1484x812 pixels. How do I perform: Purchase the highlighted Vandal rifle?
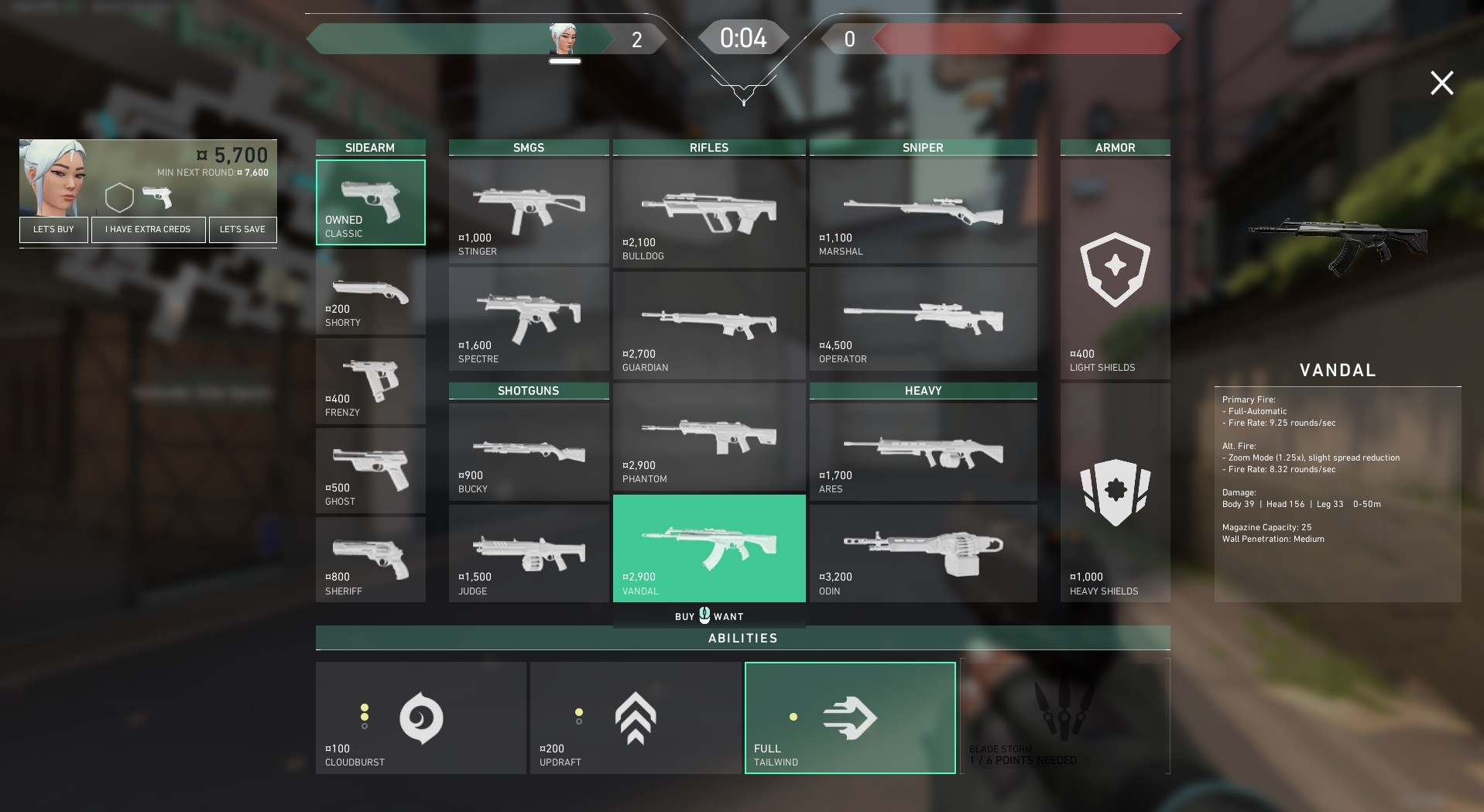709,548
